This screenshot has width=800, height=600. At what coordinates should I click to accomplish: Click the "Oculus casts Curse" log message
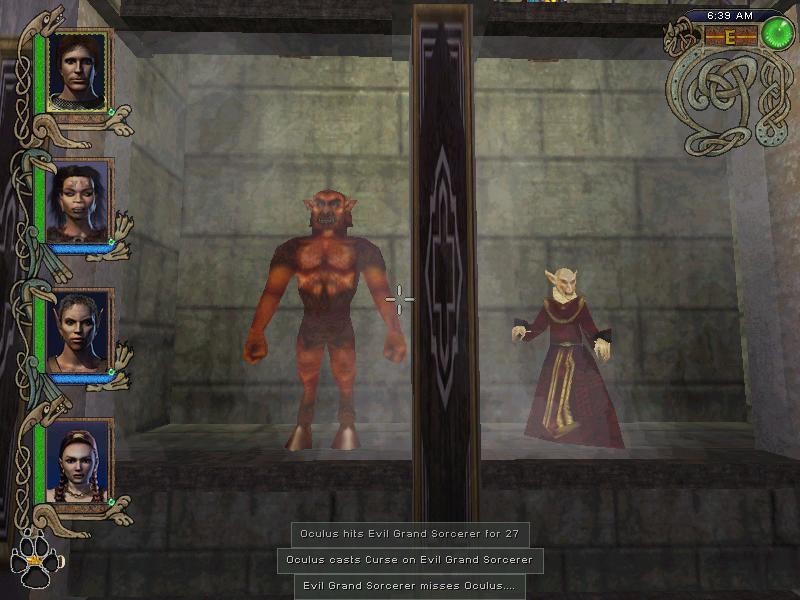[410, 560]
